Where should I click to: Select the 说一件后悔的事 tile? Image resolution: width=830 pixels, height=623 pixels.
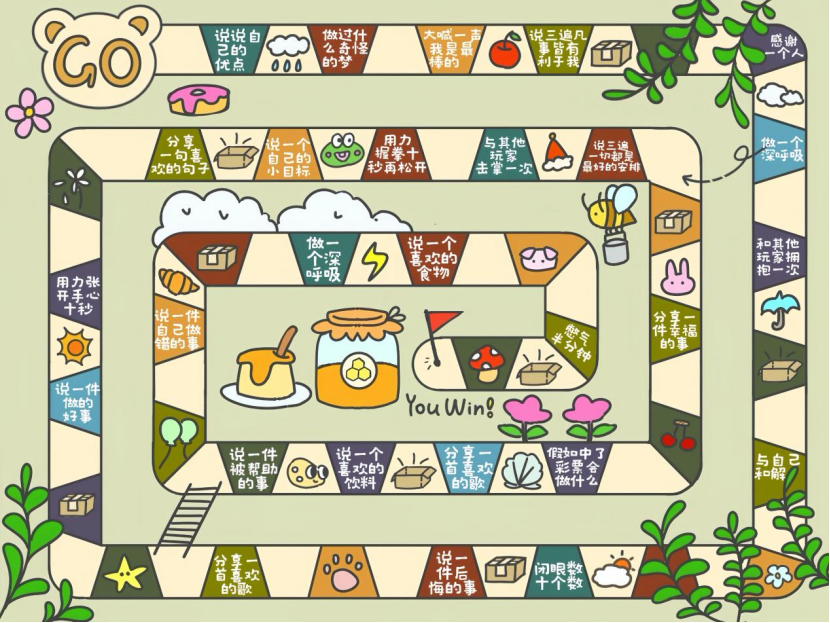457,573
